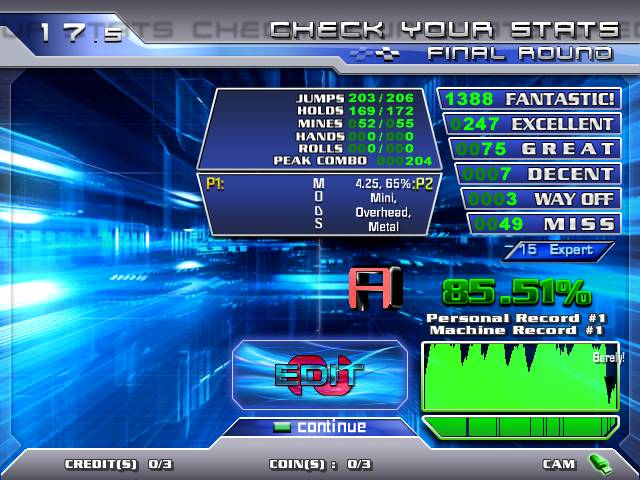Click the green CAM icon
This screenshot has height=480, width=640.
(599, 463)
